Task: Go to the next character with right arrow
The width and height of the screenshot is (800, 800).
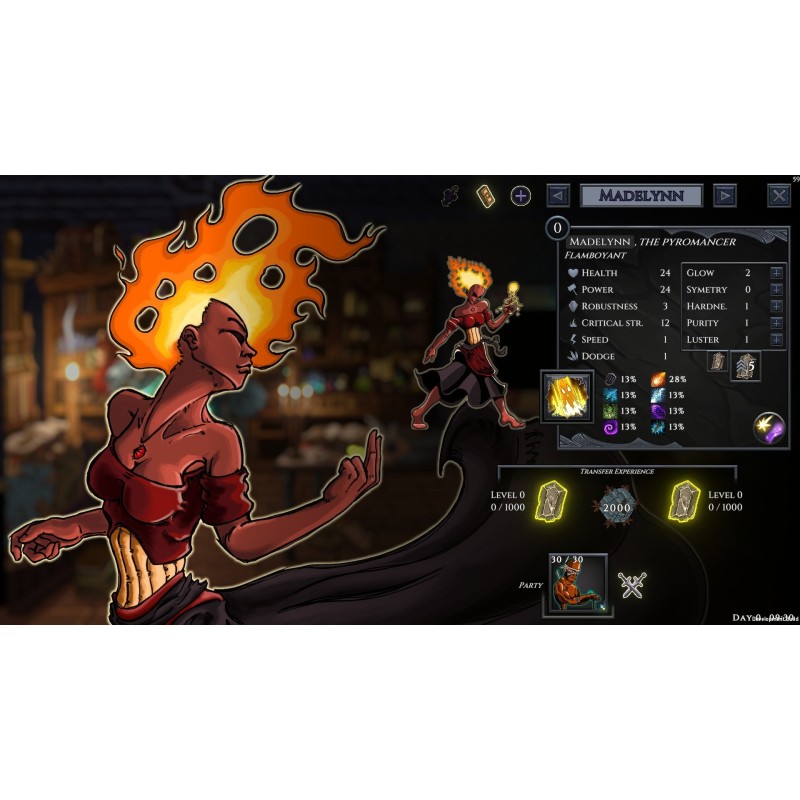Action: pos(726,196)
